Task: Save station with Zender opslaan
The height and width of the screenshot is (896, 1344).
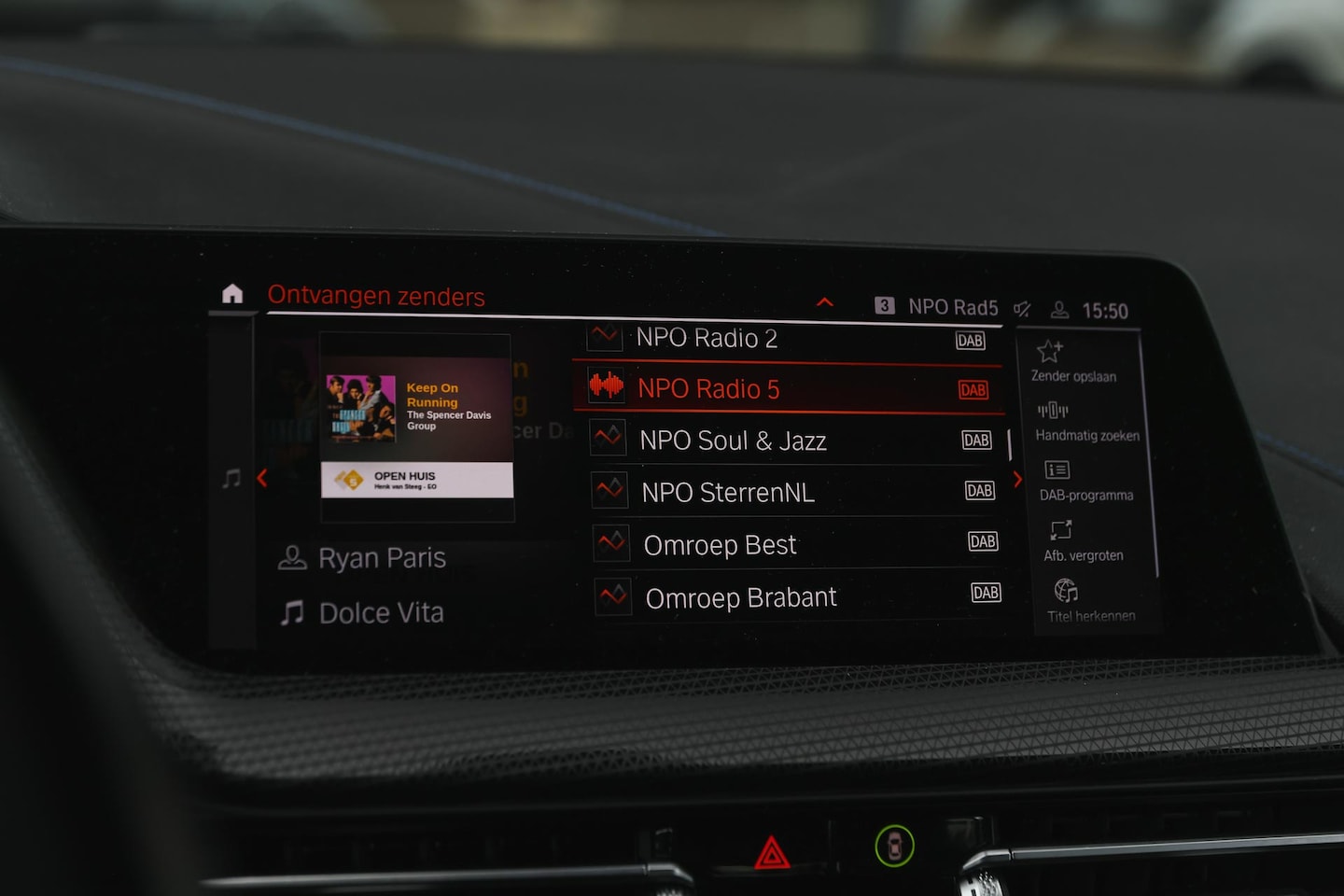Action: pyautogui.click(x=1071, y=361)
